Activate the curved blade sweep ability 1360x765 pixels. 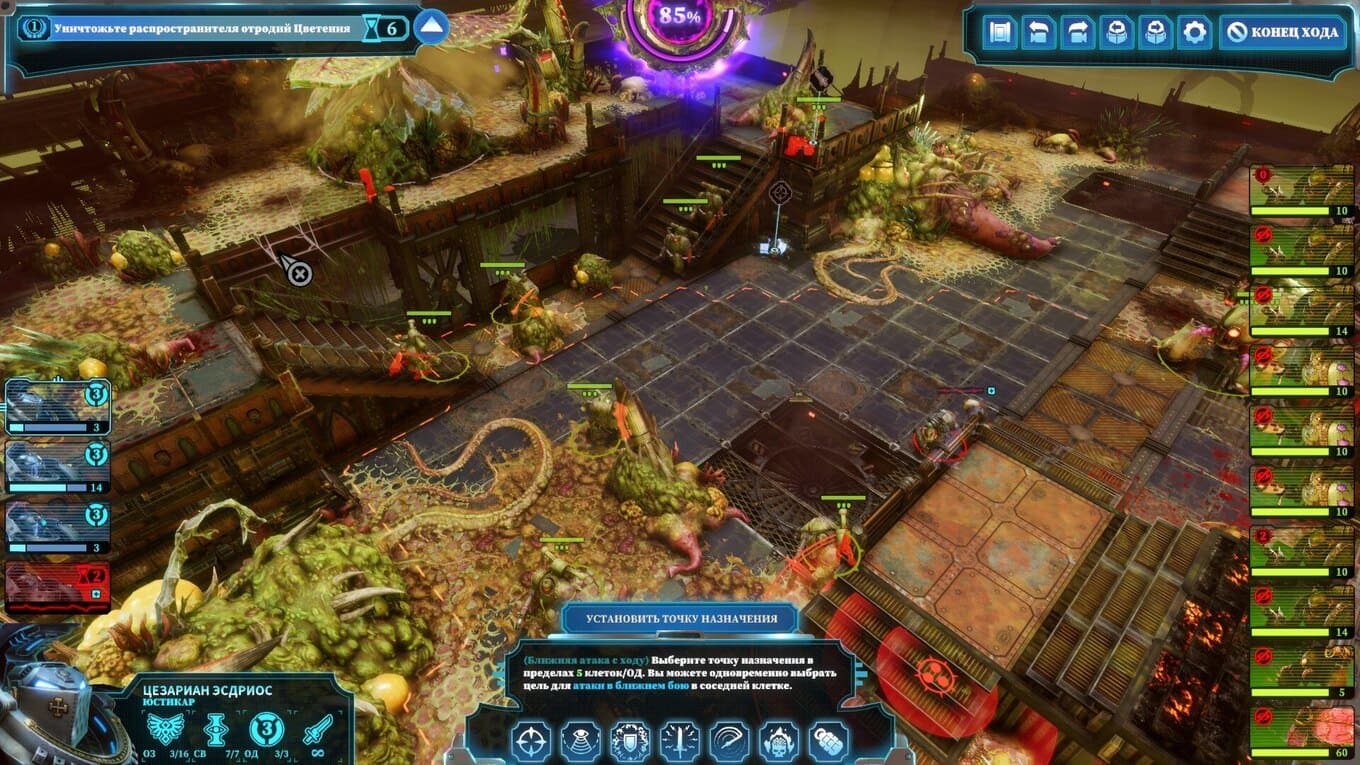coord(730,741)
